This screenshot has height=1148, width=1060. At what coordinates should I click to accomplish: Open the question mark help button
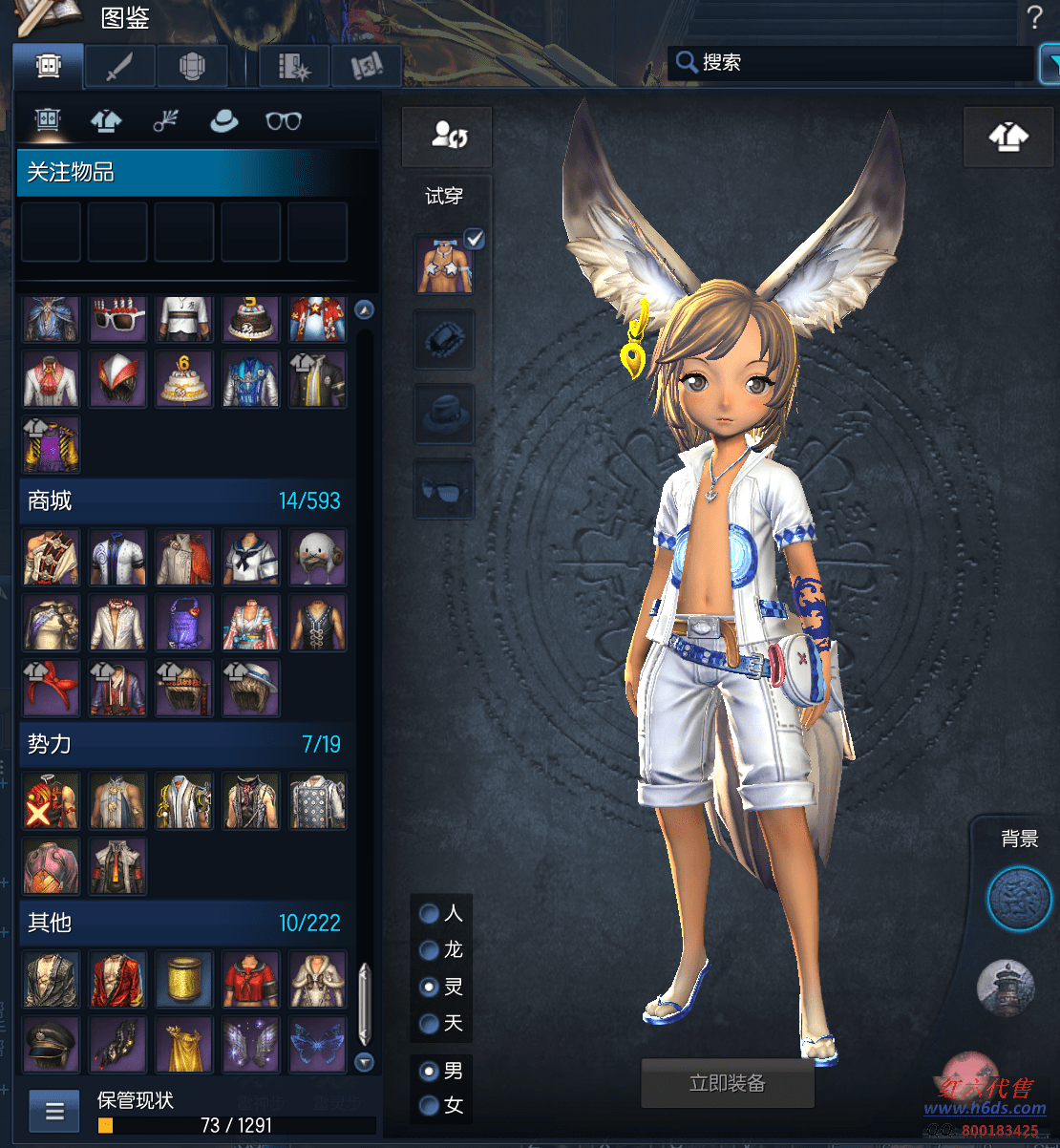click(x=1034, y=17)
